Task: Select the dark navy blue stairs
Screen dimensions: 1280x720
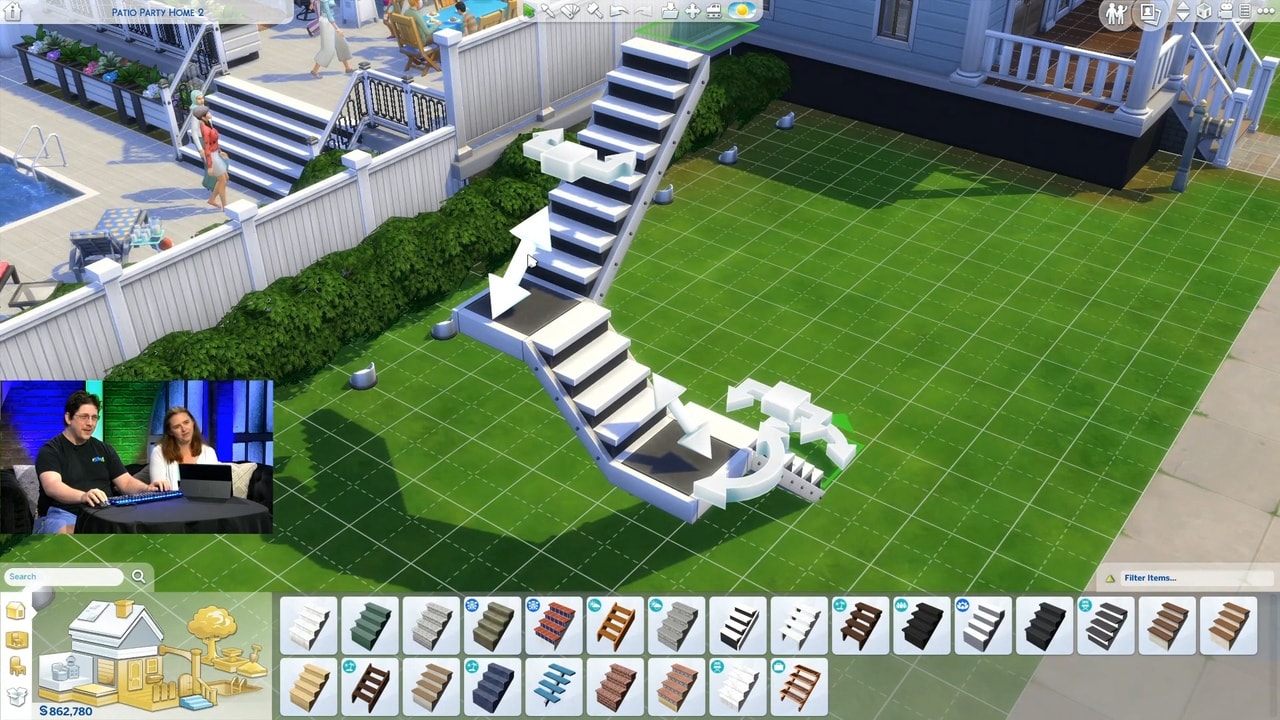Action: pyautogui.click(x=492, y=687)
